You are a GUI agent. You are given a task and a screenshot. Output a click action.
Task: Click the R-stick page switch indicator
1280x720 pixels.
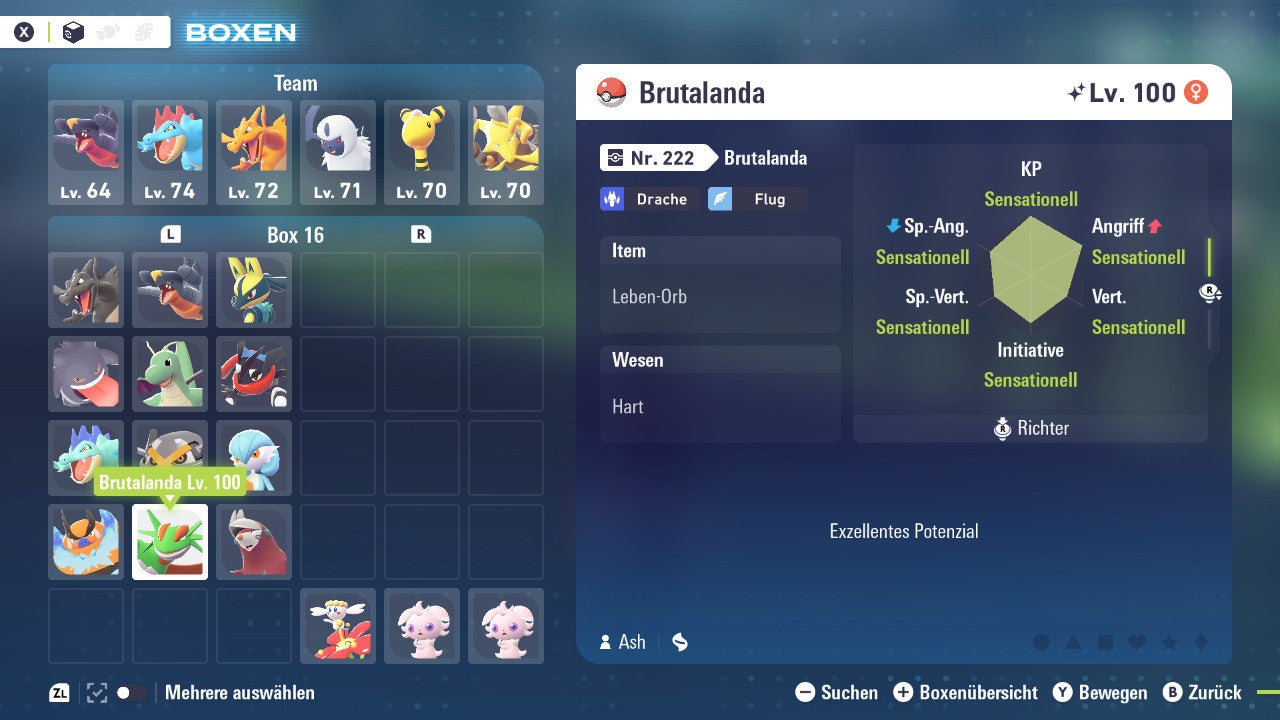pyautogui.click(x=1210, y=292)
